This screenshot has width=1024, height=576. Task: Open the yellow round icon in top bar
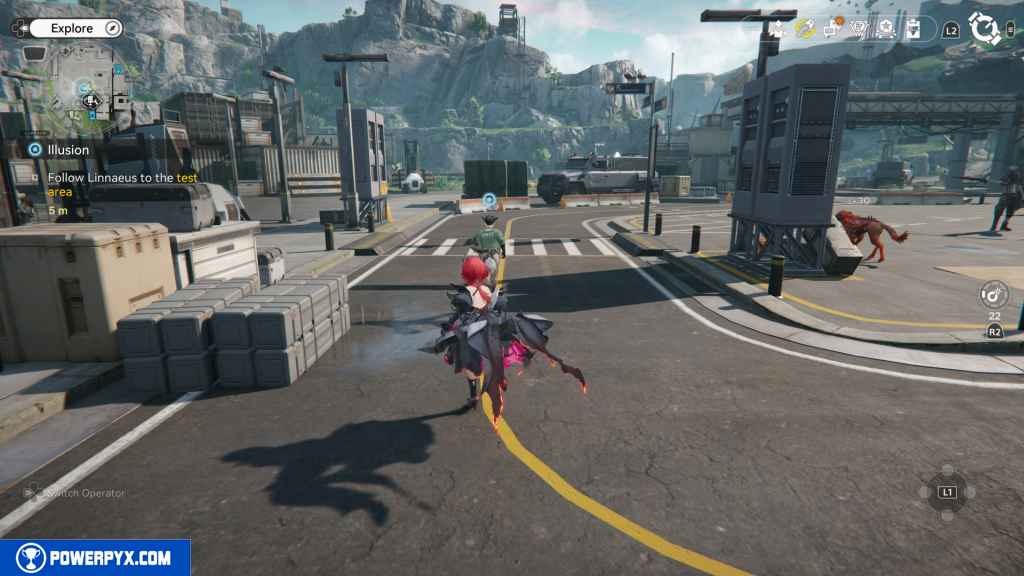pos(805,29)
